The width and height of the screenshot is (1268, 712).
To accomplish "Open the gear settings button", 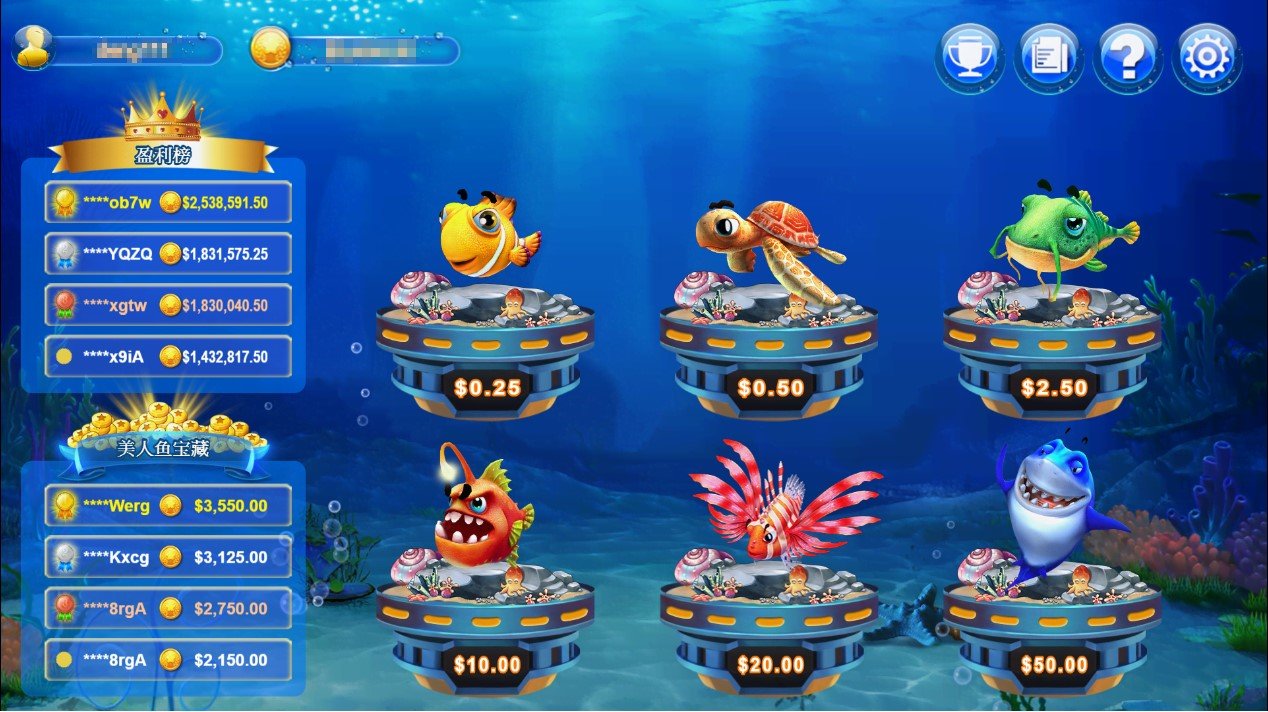I will click(x=1206, y=57).
